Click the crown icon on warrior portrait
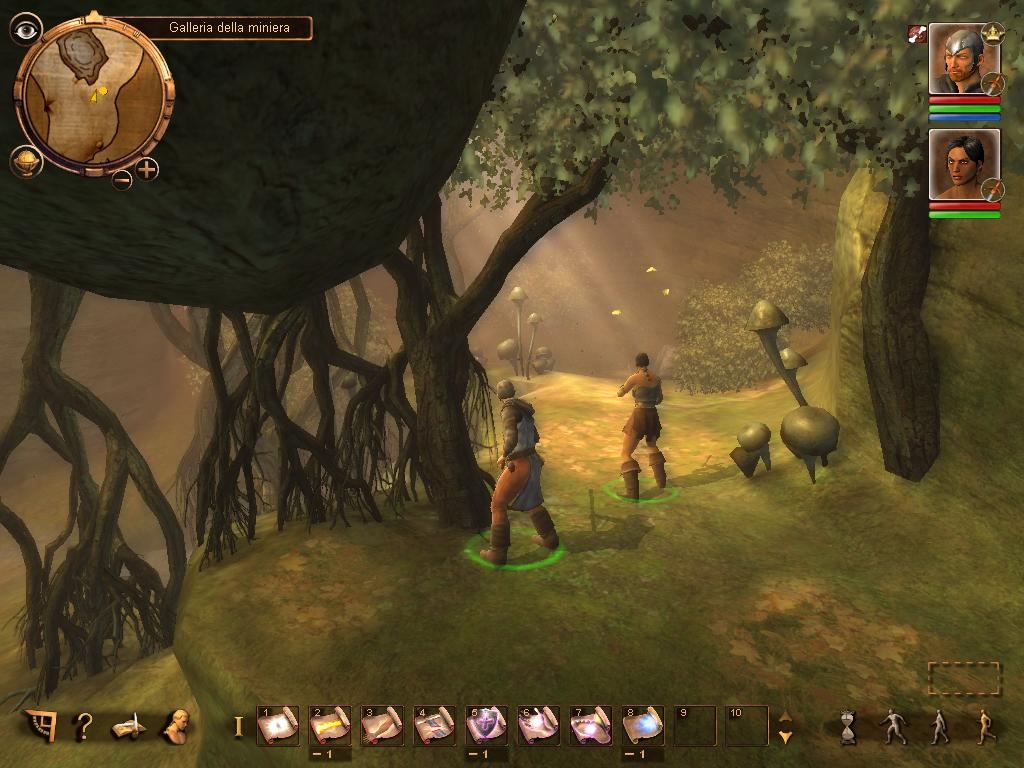 click(993, 34)
